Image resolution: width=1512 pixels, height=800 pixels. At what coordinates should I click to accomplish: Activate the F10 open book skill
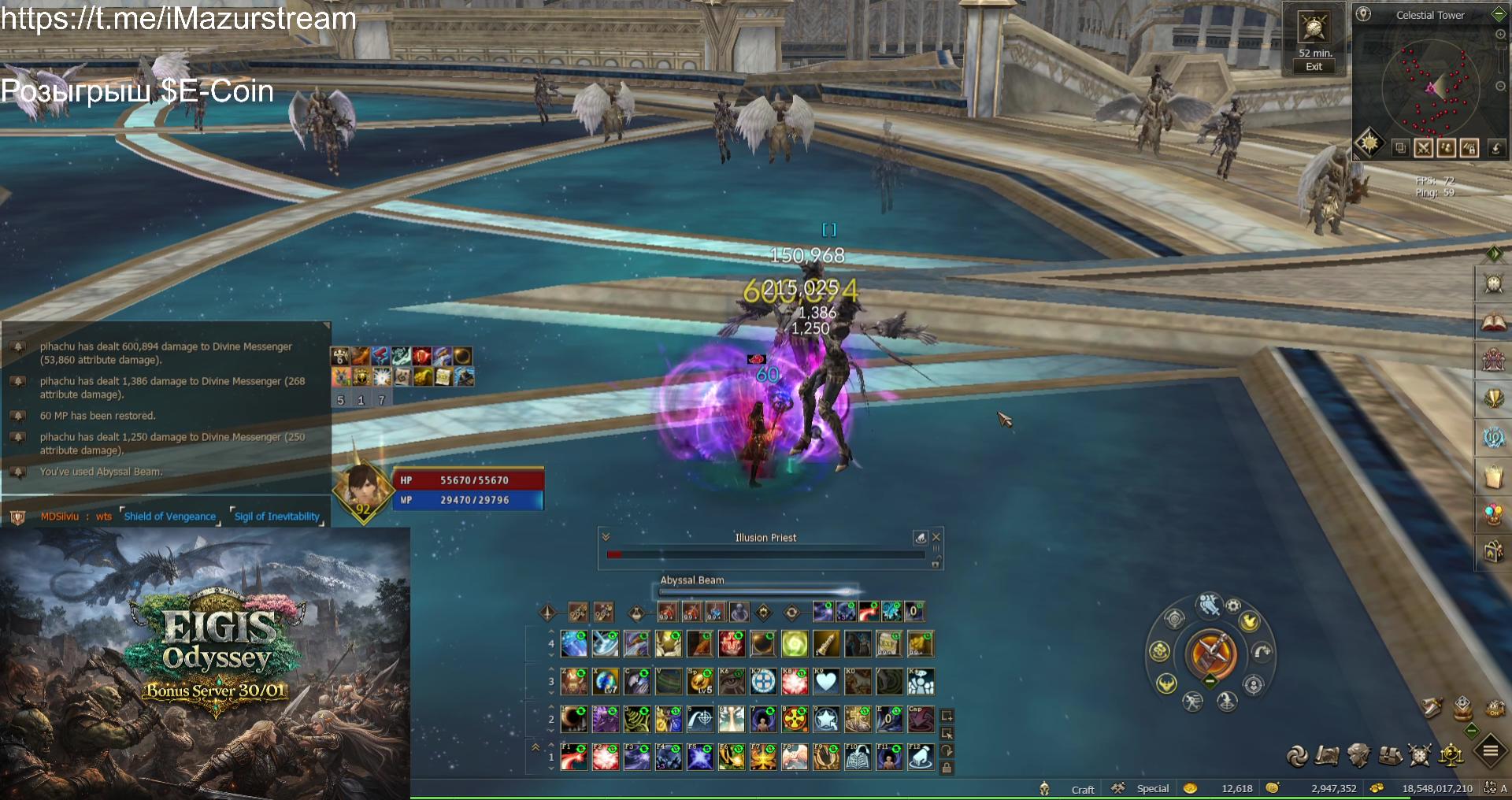tap(858, 757)
